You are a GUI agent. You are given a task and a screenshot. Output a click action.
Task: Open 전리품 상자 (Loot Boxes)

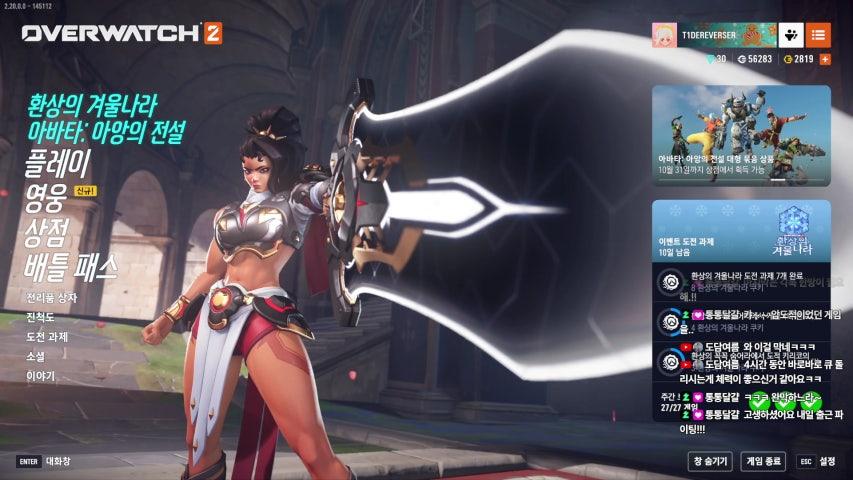[51, 298]
